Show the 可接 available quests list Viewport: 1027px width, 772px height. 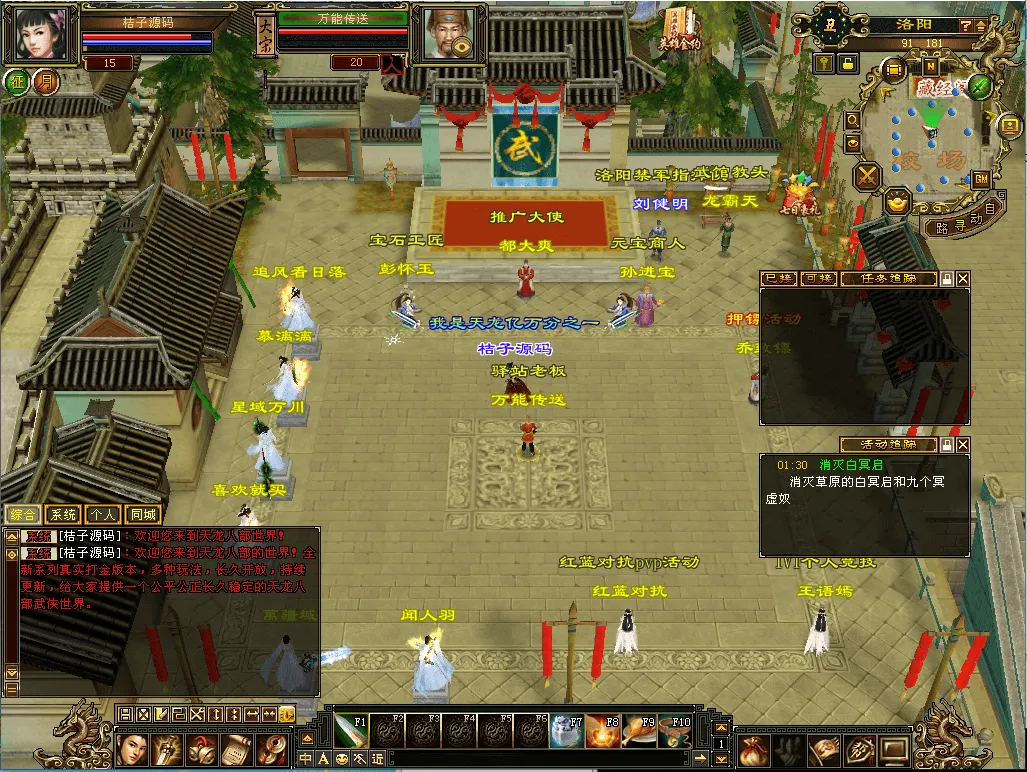click(x=818, y=279)
